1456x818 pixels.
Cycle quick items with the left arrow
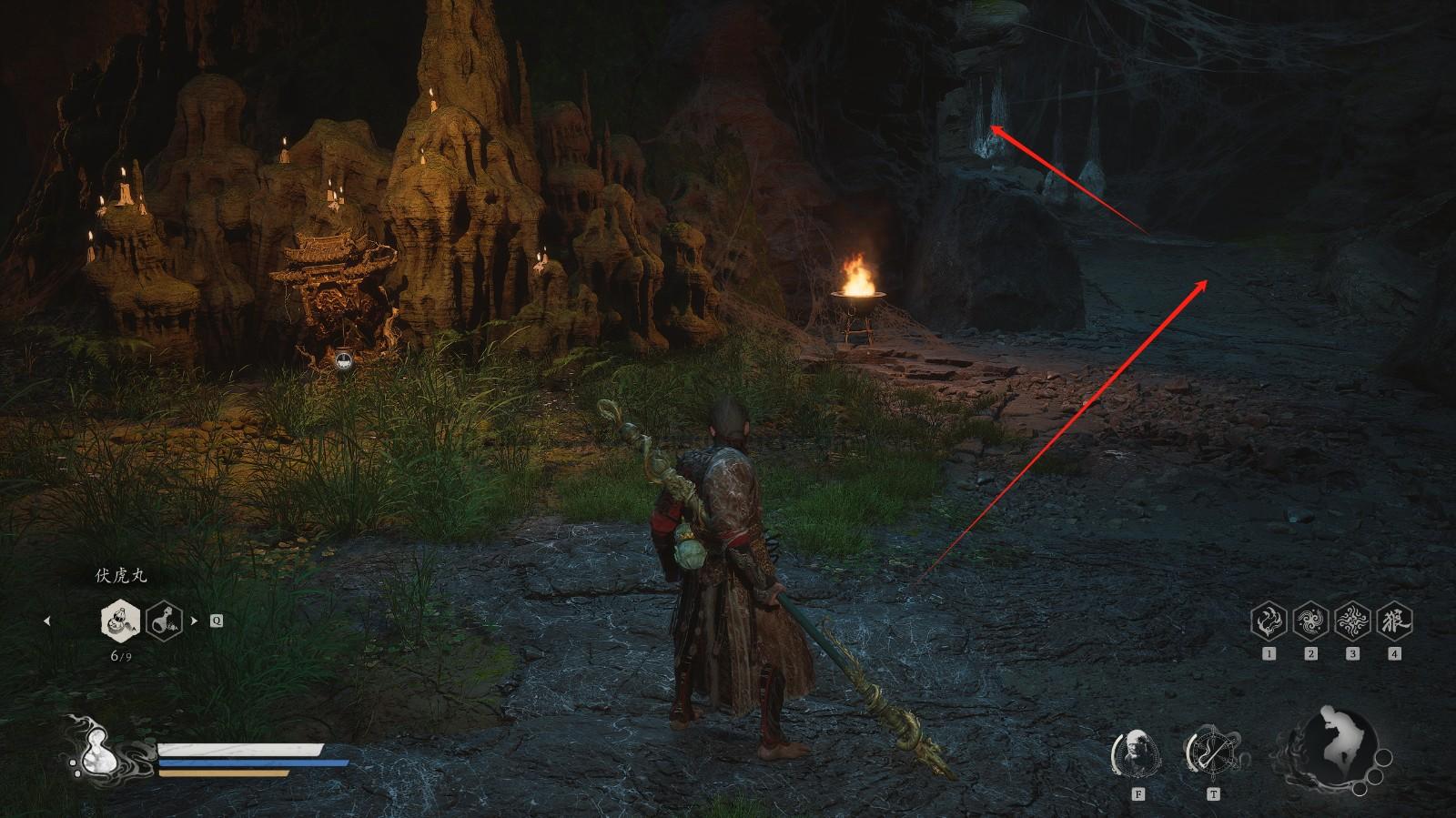(47, 621)
